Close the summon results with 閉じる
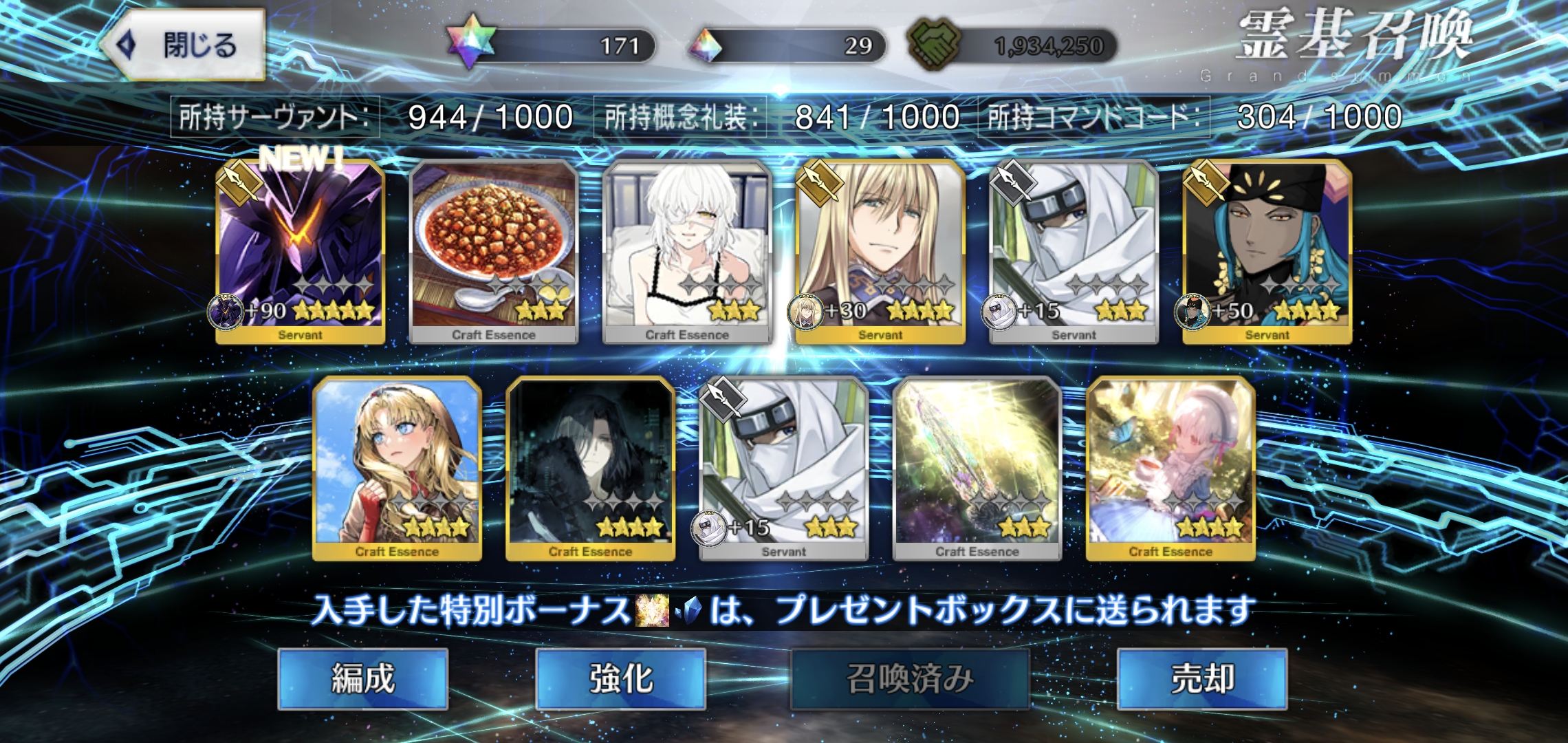Image resolution: width=1568 pixels, height=743 pixels. pos(184,45)
